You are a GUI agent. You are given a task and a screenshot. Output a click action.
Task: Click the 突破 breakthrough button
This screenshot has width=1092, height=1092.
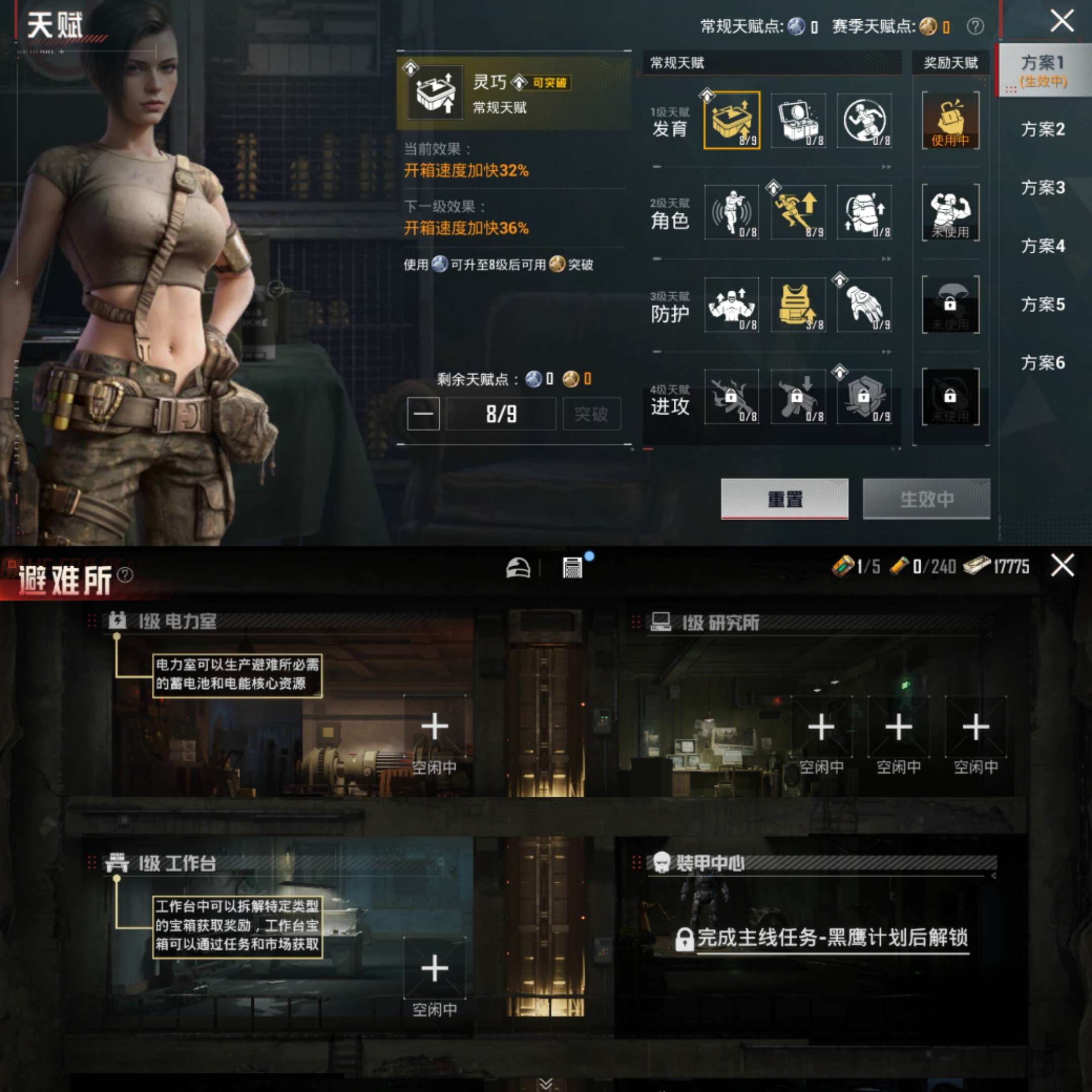click(x=592, y=413)
